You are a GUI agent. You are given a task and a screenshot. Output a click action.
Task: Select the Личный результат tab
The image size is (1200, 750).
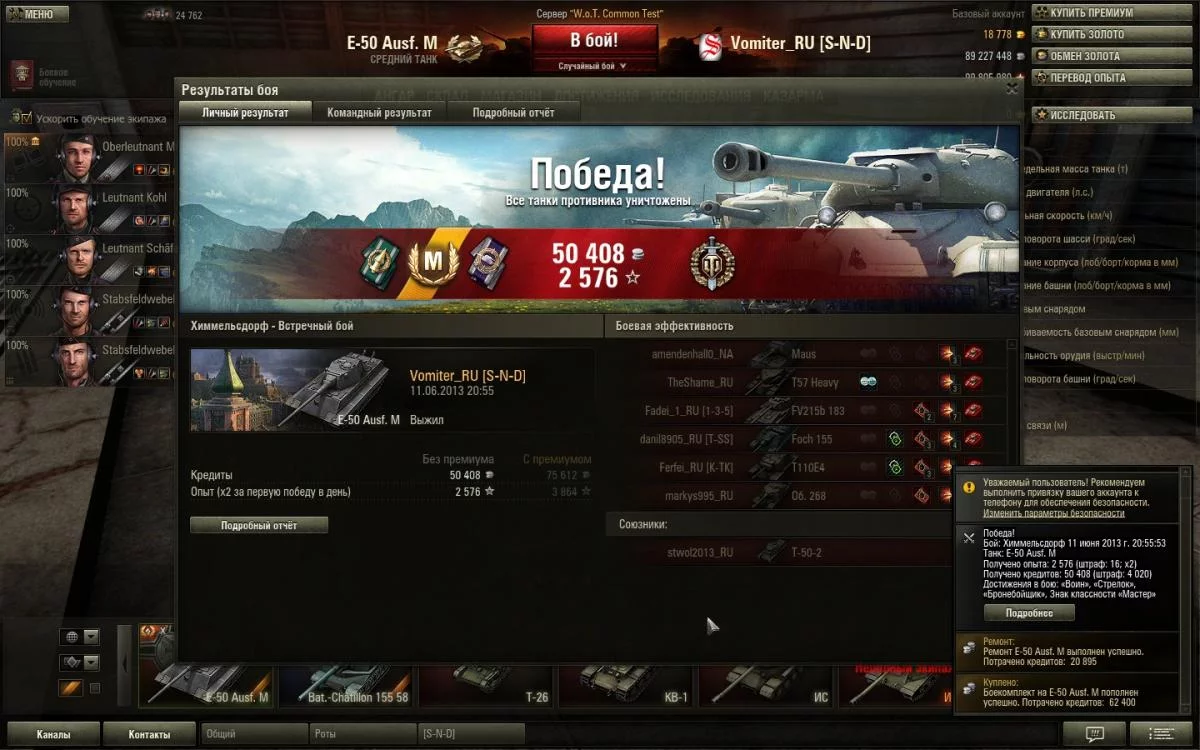[245, 113]
